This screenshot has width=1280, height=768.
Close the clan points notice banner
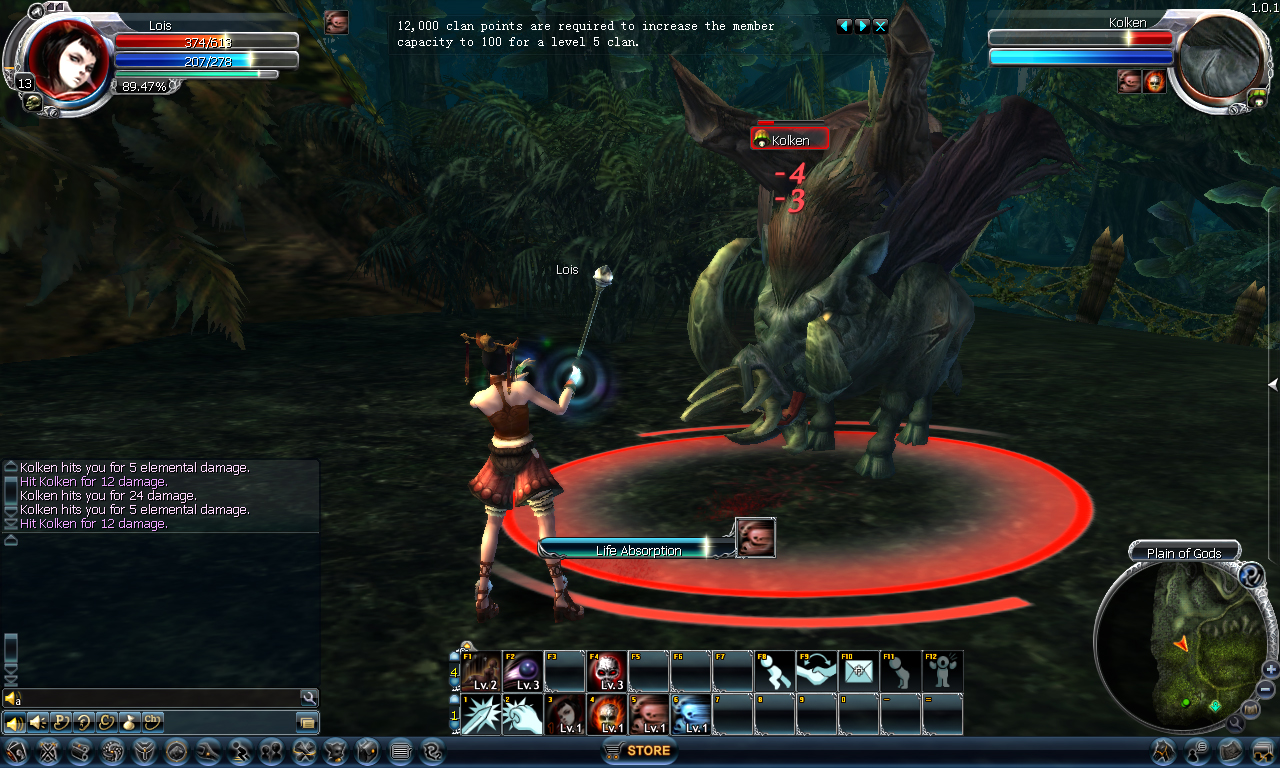pyautogui.click(x=880, y=26)
